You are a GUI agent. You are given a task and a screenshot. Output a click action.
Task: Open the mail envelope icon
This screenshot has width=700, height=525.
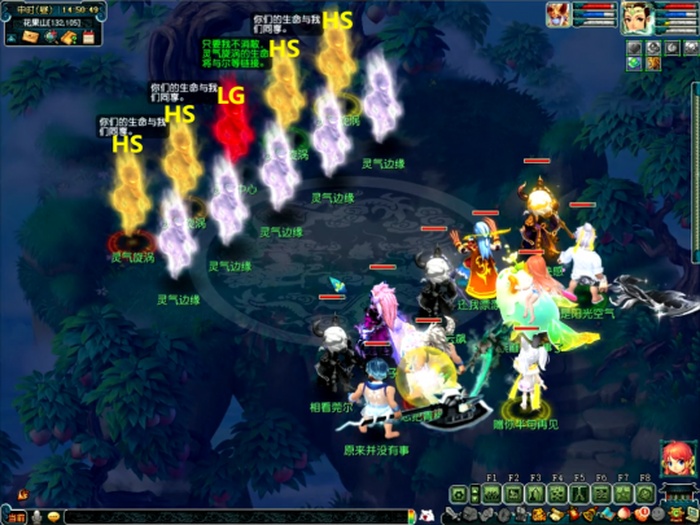point(29,38)
